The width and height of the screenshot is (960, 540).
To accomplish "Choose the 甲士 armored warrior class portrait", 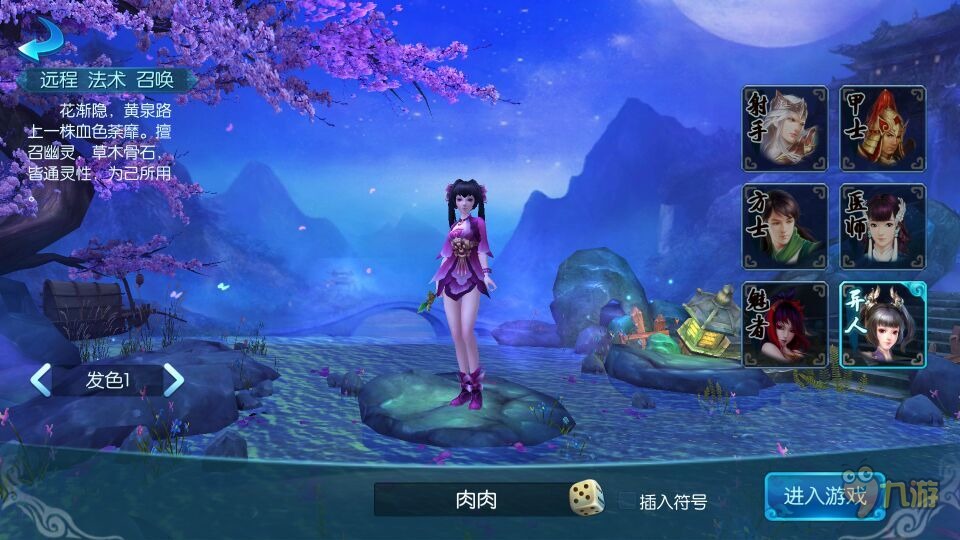I will (882, 128).
